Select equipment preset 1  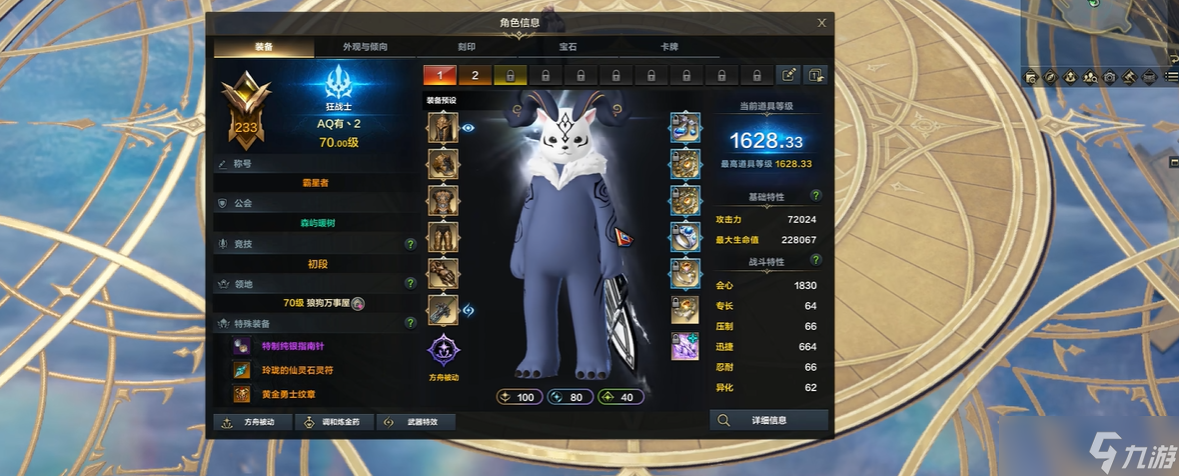point(439,75)
